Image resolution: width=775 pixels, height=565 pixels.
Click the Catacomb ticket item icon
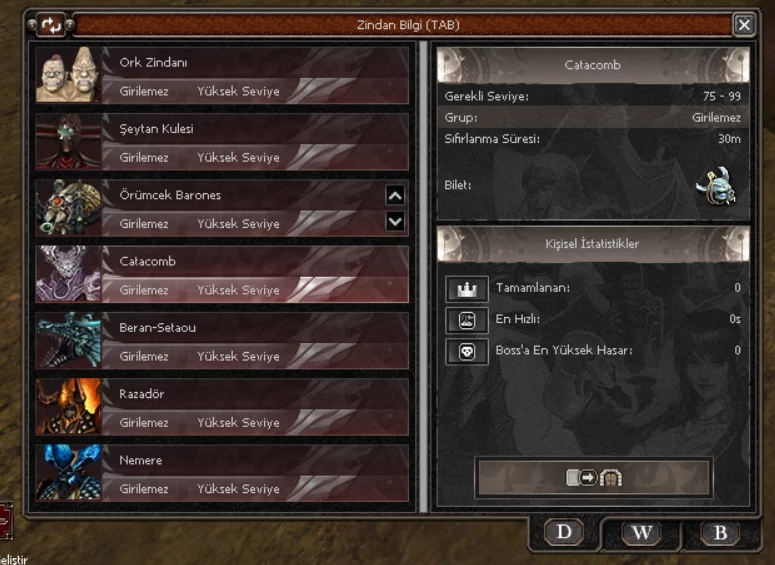coord(716,186)
